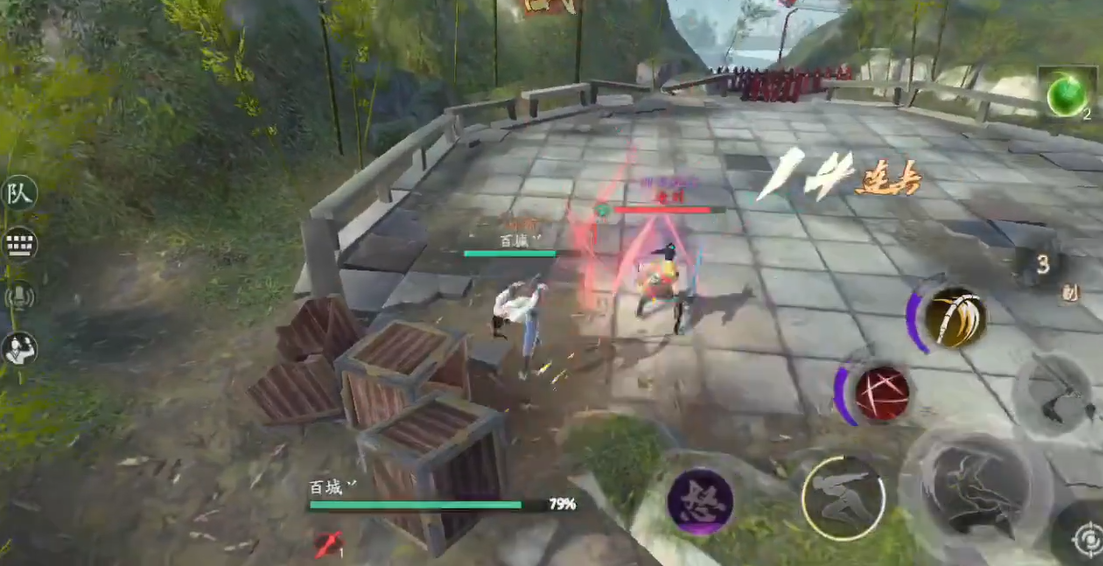Switch weapon using the 3 剑 button
The height and width of the screenshot is (566, 1103).
click(x=1044, y=266)
